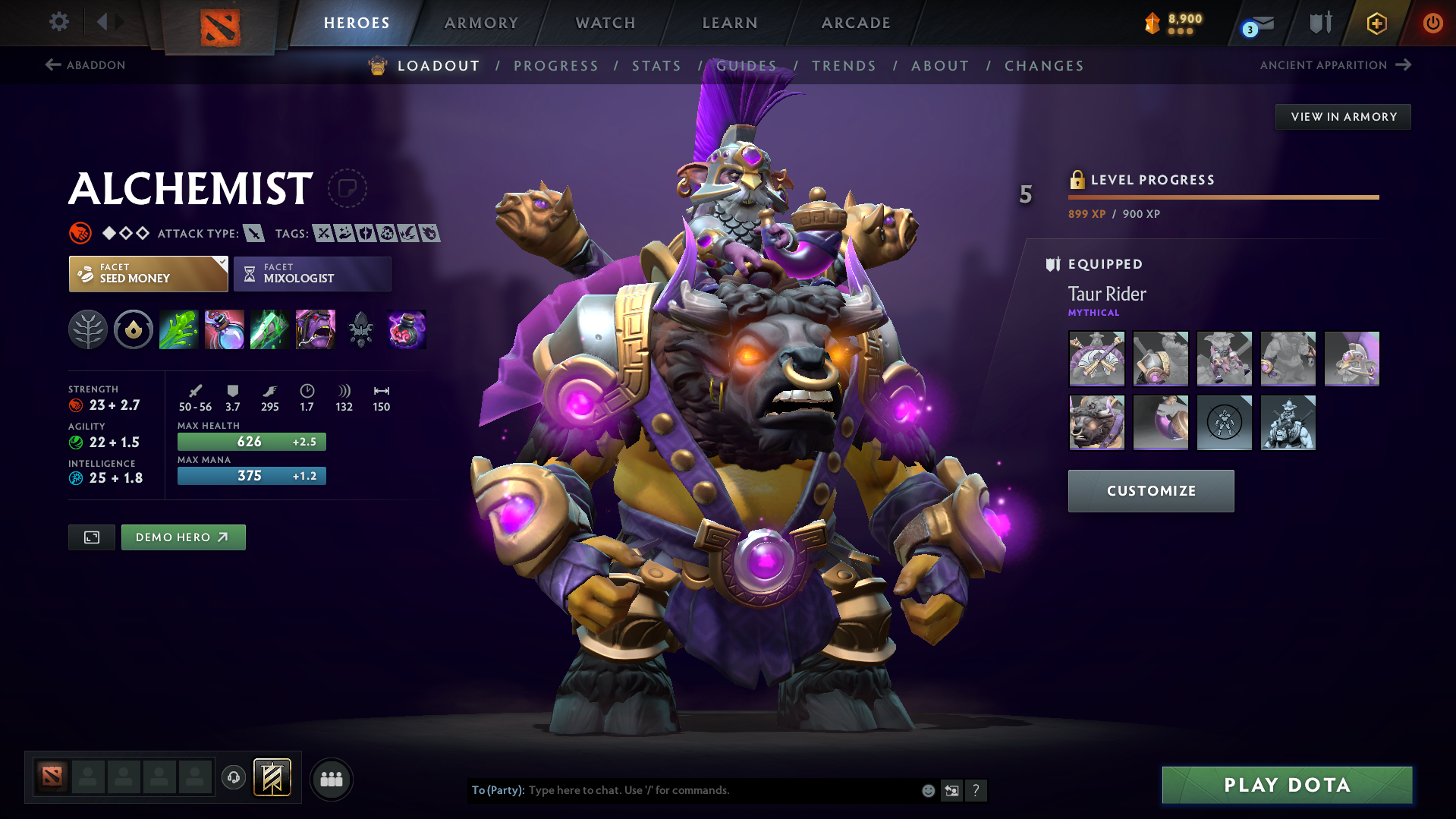
Task: Click the Customize button under Equipped
Action: [x=1150, y=490]
